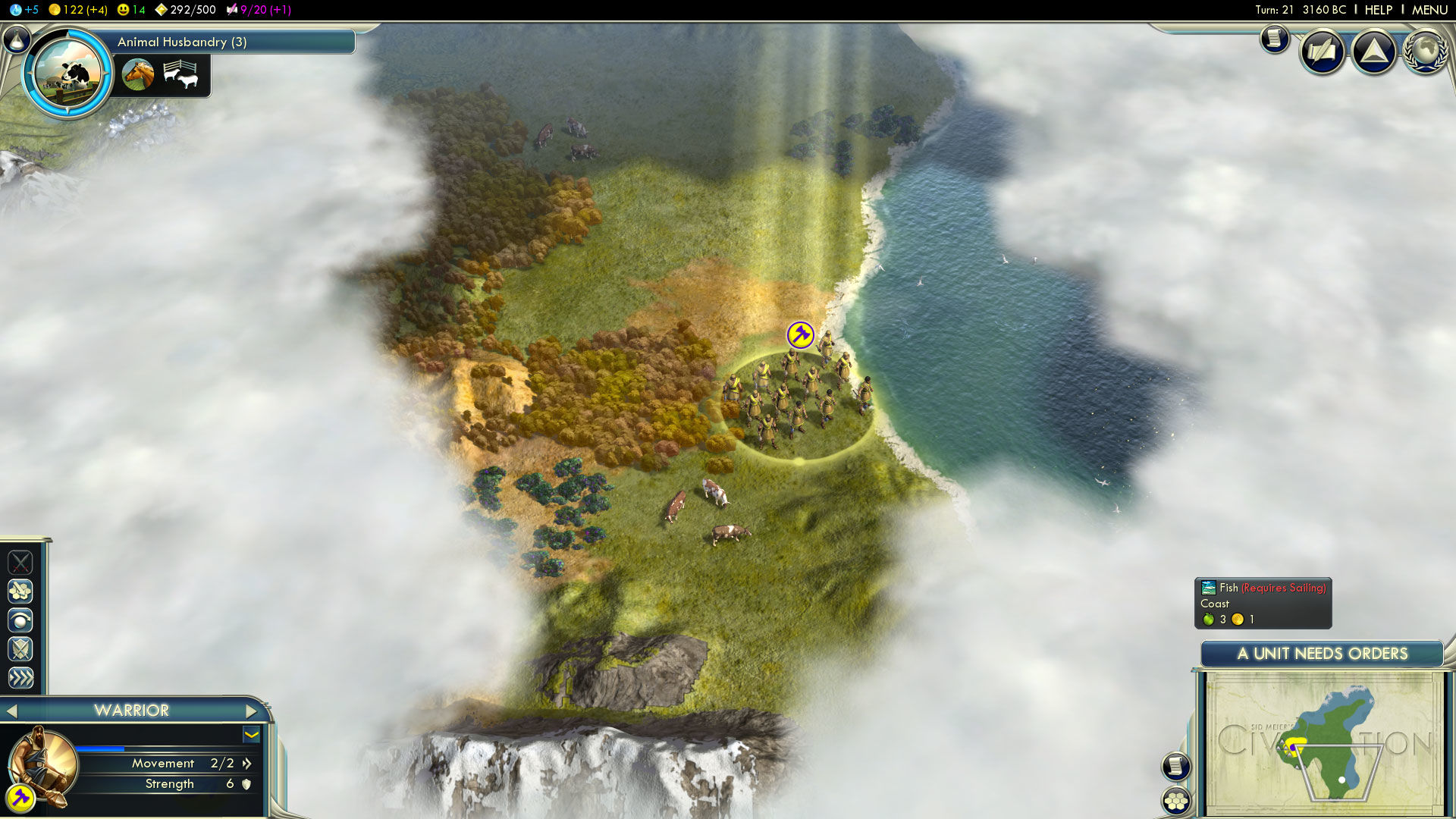Cycle to the previous unit with the left arrow

[x=13, y=711]
